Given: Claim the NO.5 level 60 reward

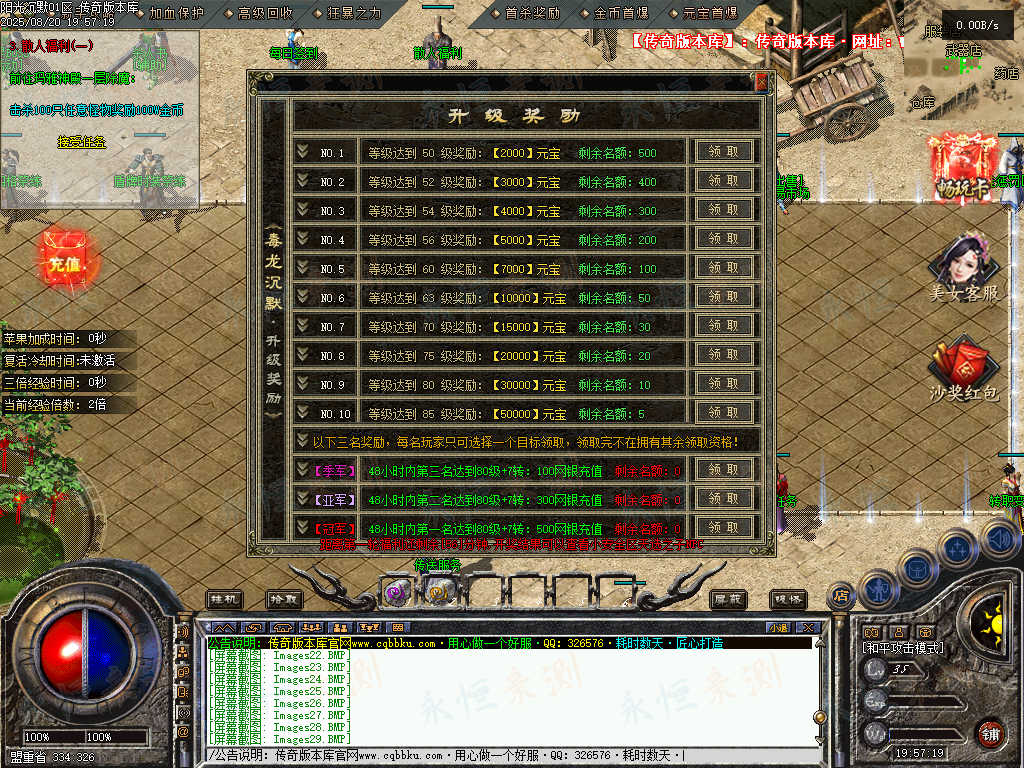Looking at the screenshot, I should coord(724,268).
